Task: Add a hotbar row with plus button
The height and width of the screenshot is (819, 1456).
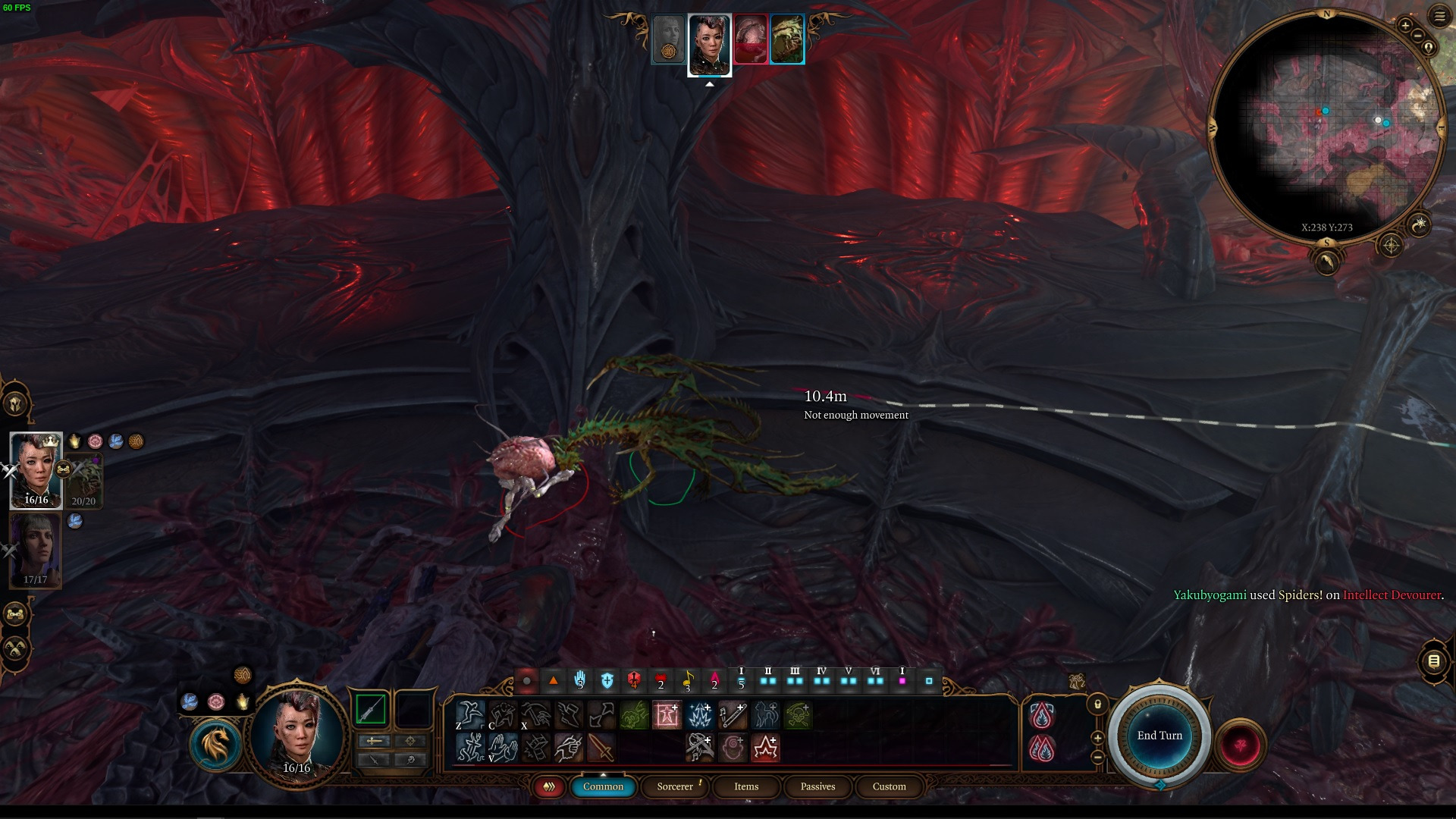Action: coord(1097,738)
